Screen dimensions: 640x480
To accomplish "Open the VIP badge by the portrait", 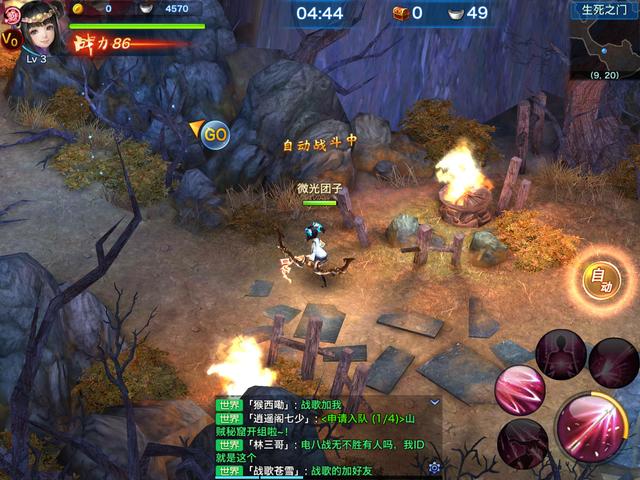I will coord(10,40).
